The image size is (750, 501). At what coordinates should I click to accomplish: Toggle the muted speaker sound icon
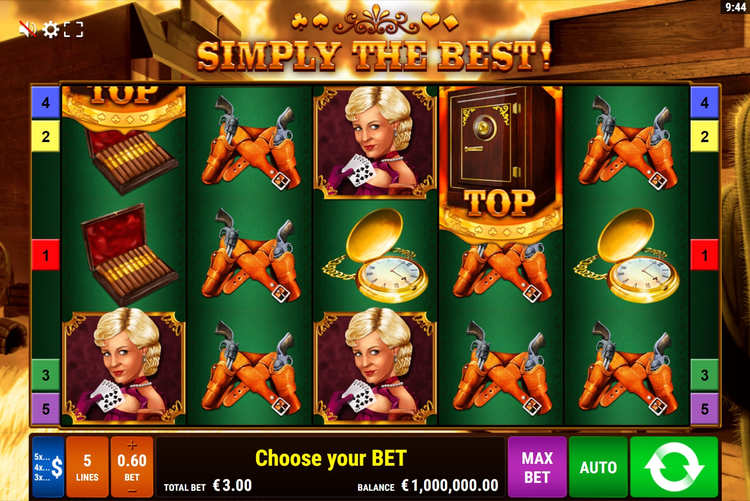click(27, 29)
